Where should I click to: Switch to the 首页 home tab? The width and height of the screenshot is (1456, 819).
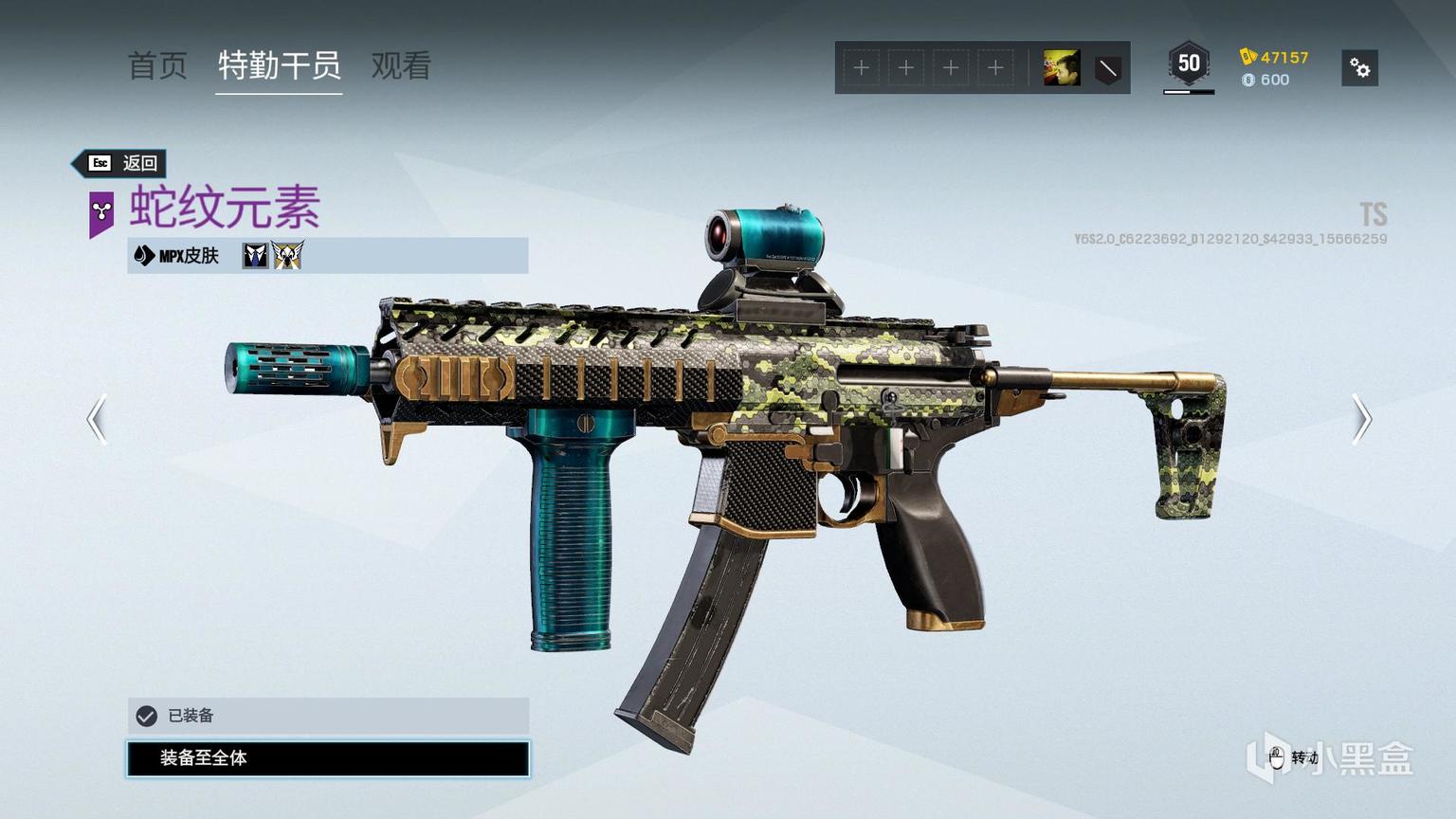tap(157, 66)
